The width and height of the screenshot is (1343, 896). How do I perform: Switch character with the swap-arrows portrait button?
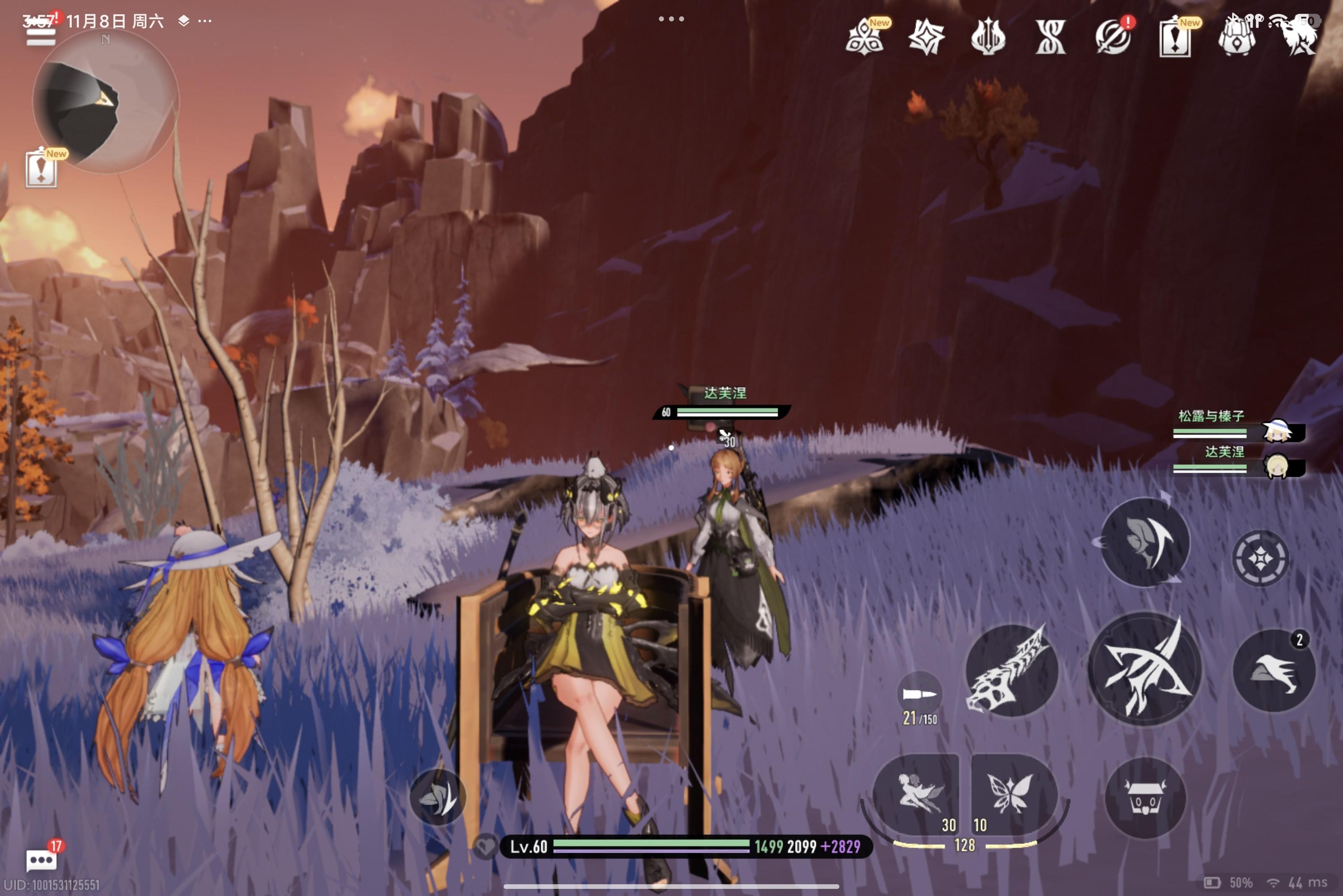click(1144, 542)
